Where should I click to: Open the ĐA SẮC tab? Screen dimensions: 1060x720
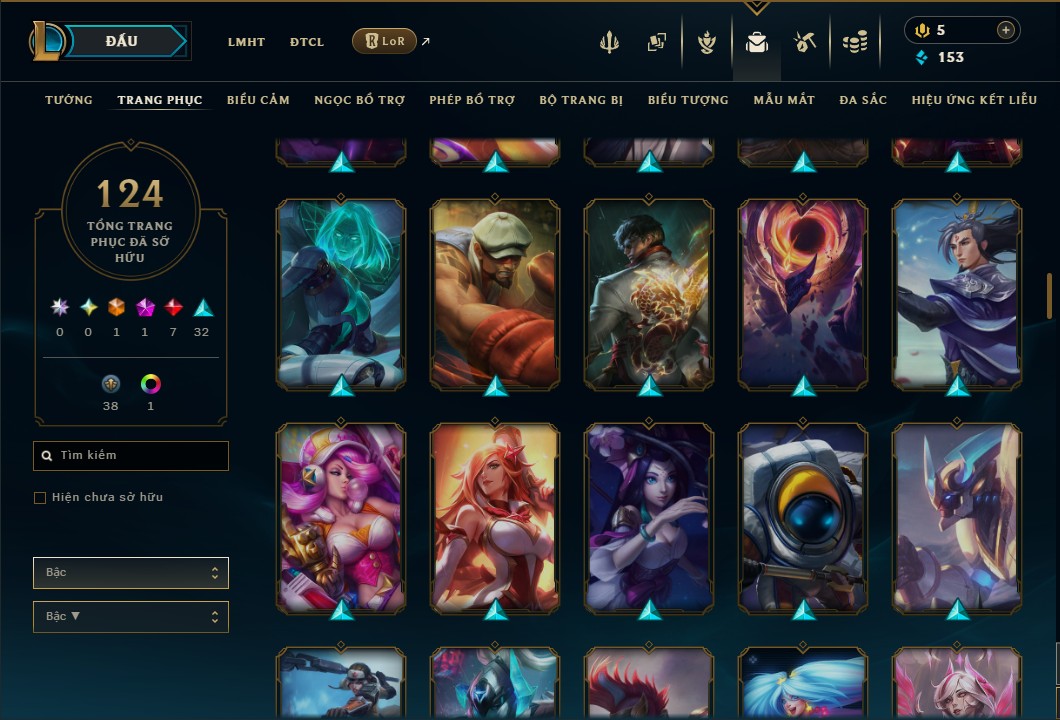pos(863,100)
